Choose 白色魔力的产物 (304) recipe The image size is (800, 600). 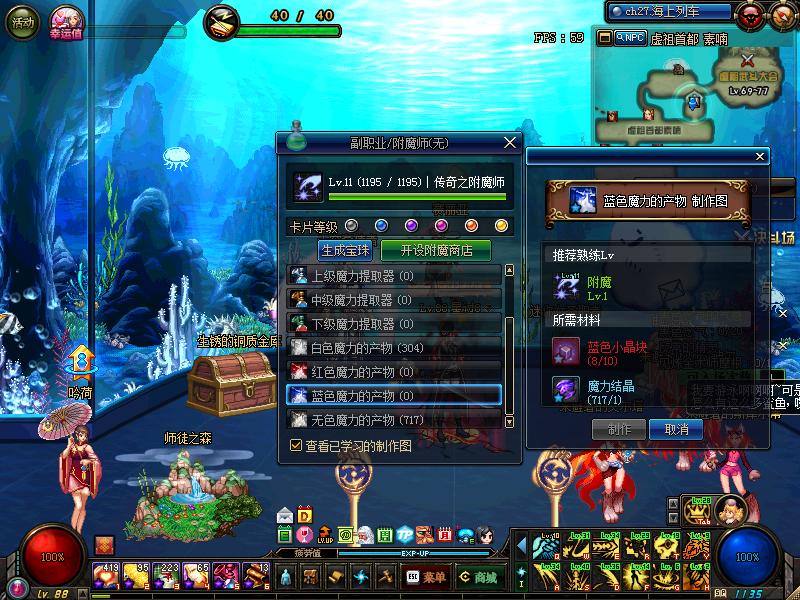point(394,347)
